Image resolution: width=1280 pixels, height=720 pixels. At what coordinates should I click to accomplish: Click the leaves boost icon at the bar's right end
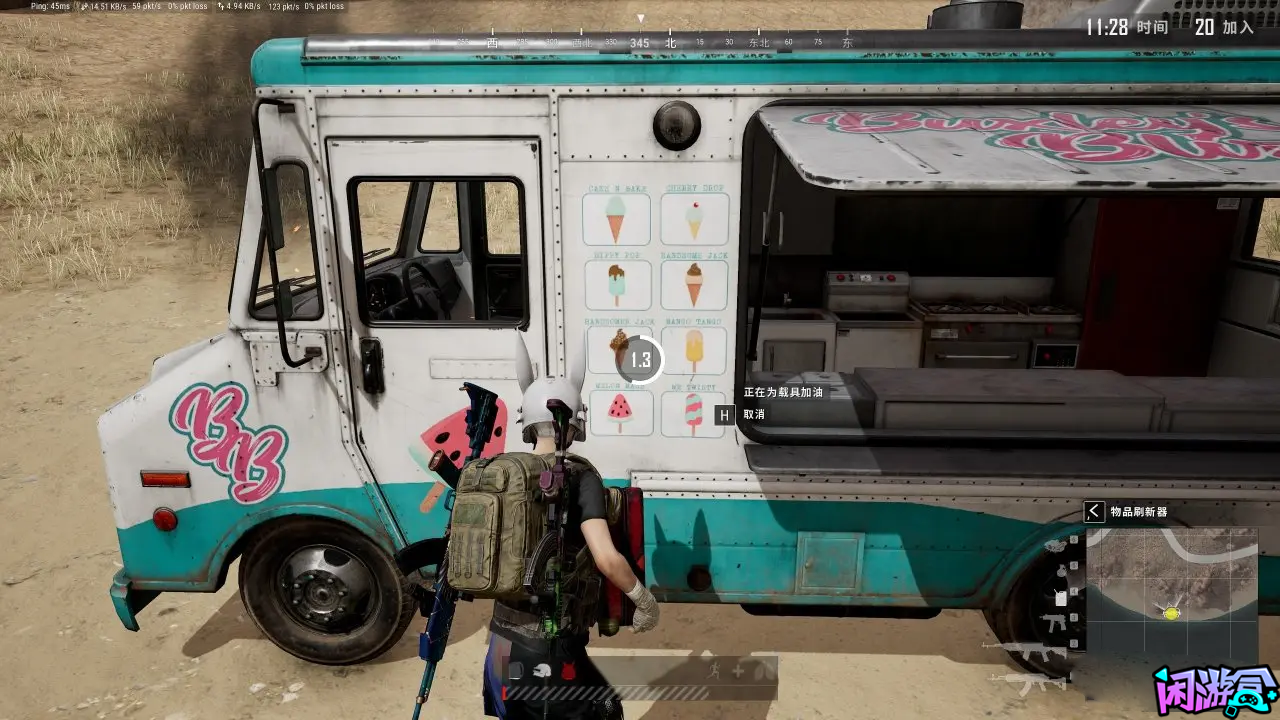[764, 669]
